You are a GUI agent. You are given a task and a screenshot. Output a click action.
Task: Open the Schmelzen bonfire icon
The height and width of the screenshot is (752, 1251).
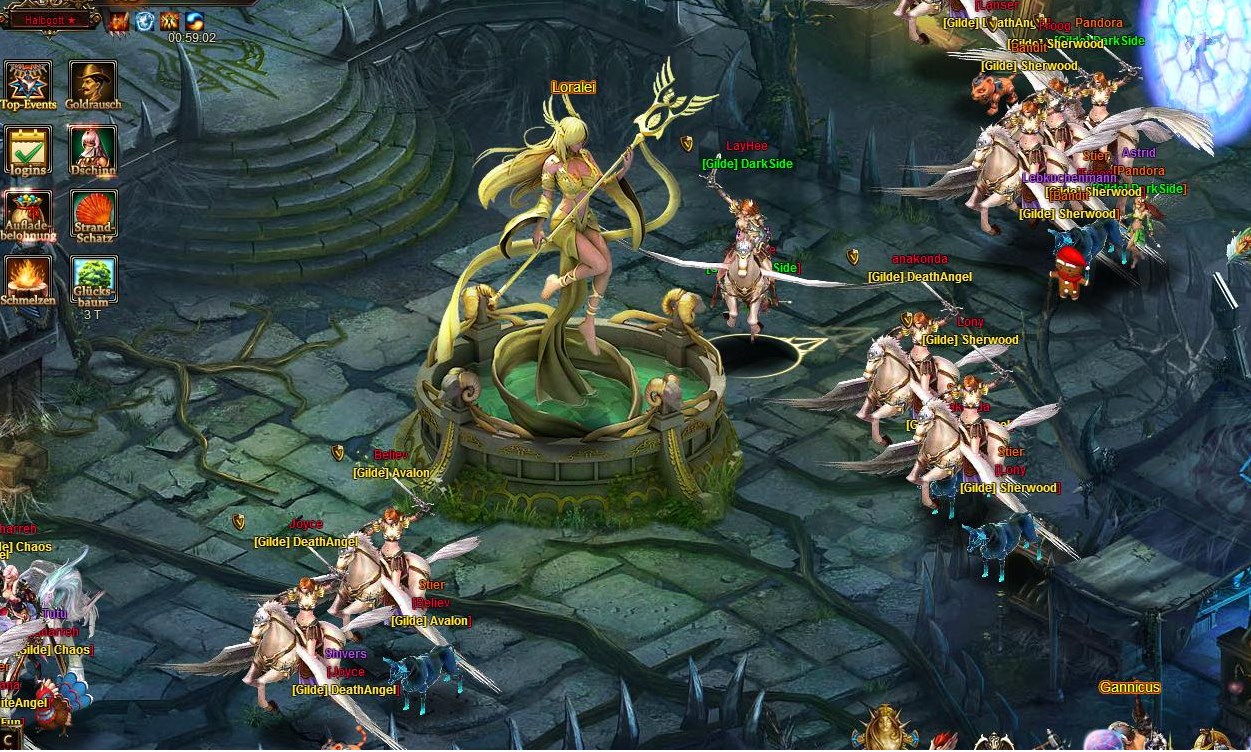tap(27, 280)
